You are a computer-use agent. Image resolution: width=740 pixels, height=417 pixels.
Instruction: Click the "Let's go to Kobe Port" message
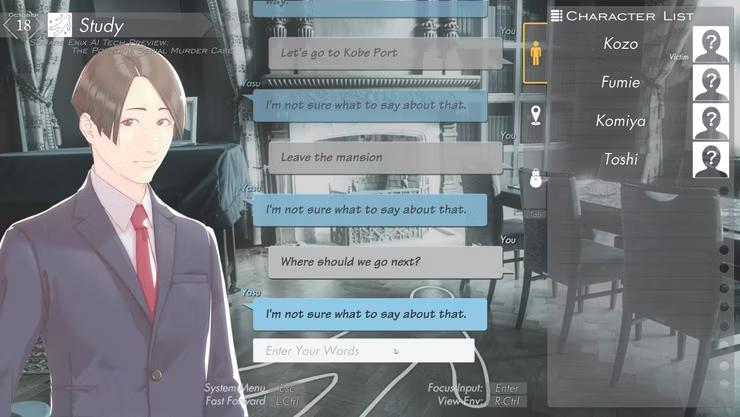click(x=385, y=52)
